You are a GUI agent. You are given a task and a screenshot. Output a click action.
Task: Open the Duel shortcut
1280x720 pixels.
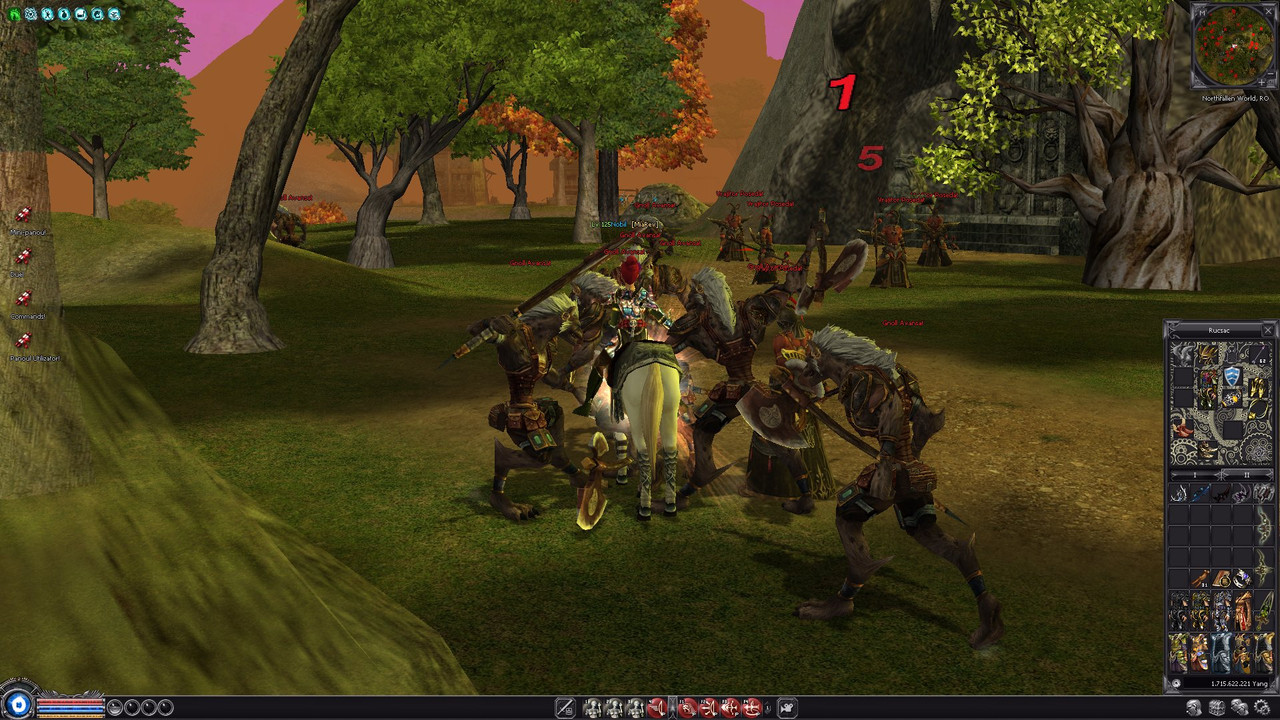click(24, 256)
